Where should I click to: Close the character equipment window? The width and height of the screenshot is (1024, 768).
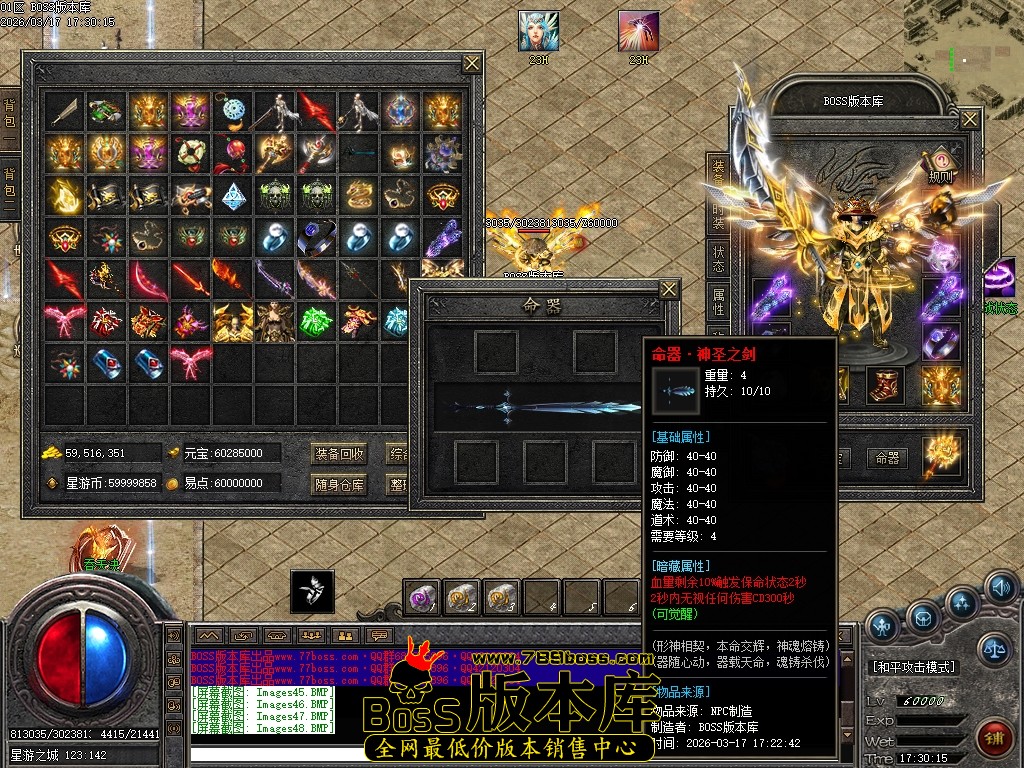click(970, 119)
